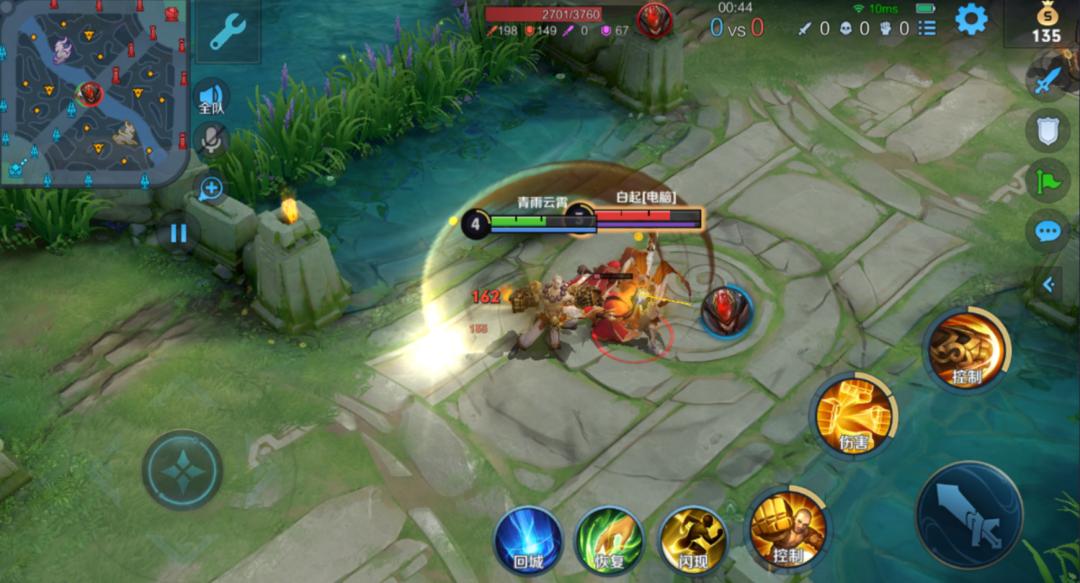The width and height of the screenshot is (1080, 583).
Task: Tap the movement joystick
Action: click(182, 470)
